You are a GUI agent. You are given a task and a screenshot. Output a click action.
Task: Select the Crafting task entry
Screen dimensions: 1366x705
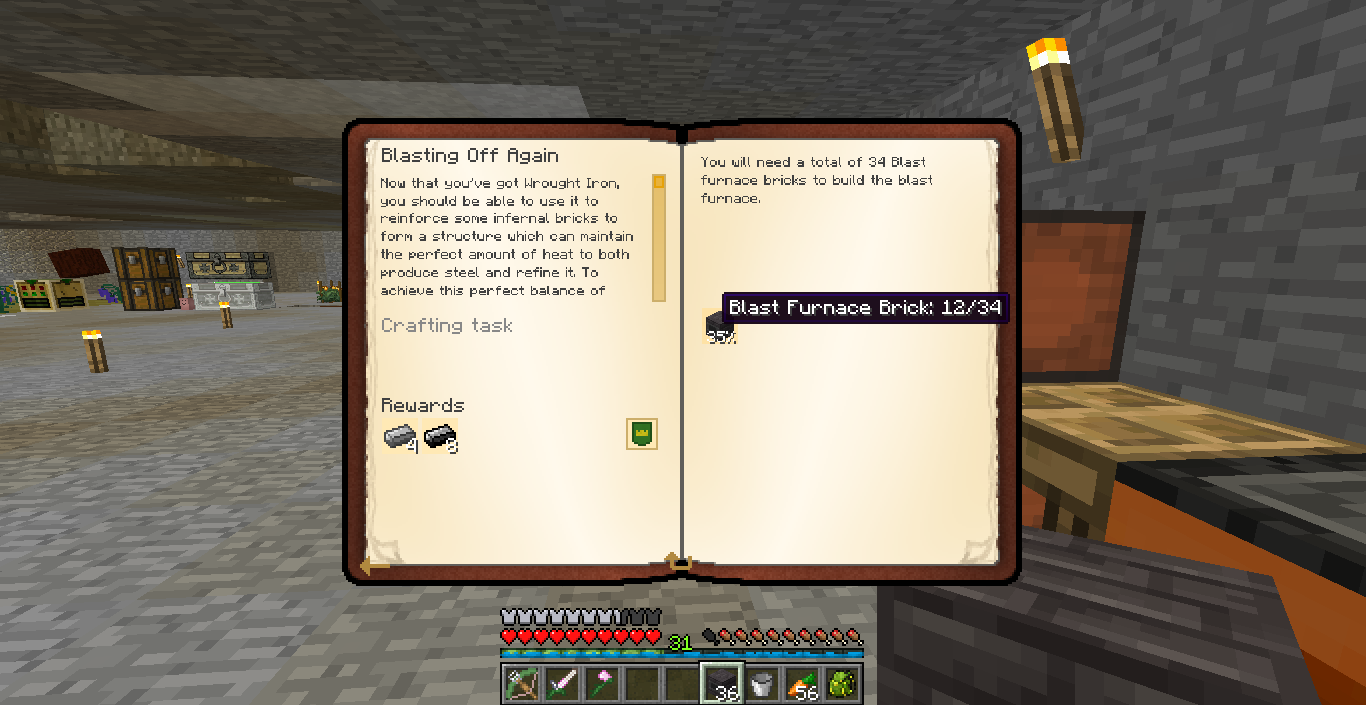[447, 325]
